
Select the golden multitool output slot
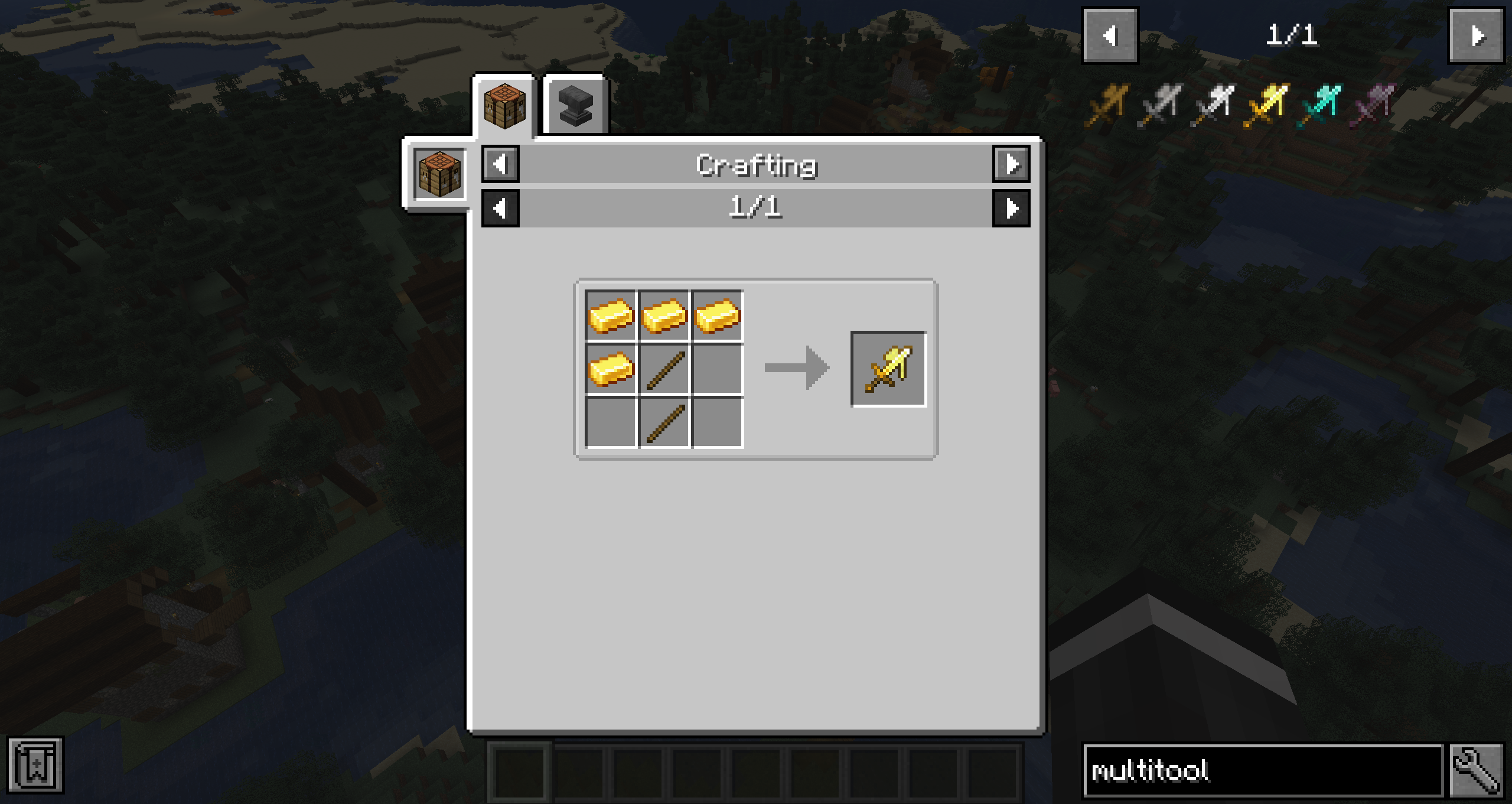[x=888, y=369]
